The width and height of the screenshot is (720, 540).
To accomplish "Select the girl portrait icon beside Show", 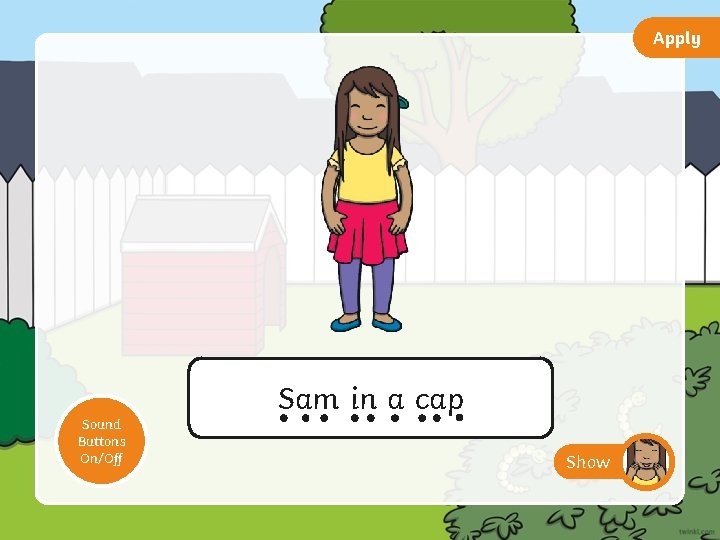I will pos(647,461).
